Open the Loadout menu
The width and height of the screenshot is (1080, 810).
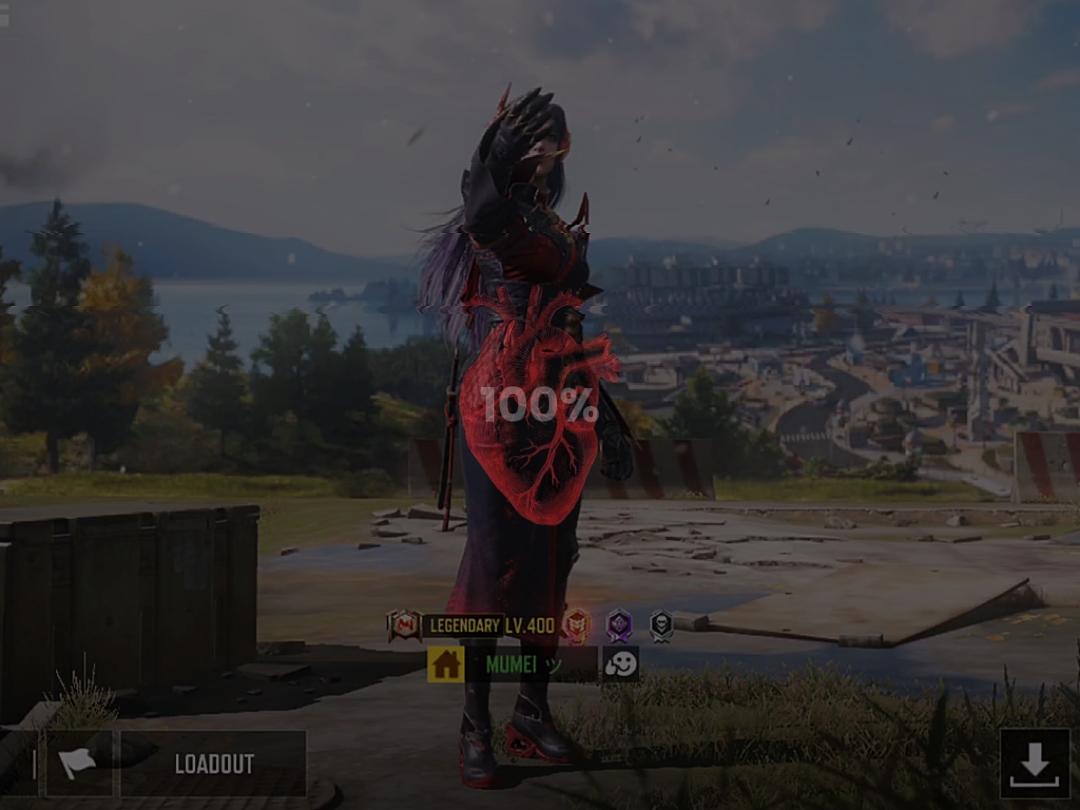213,764
